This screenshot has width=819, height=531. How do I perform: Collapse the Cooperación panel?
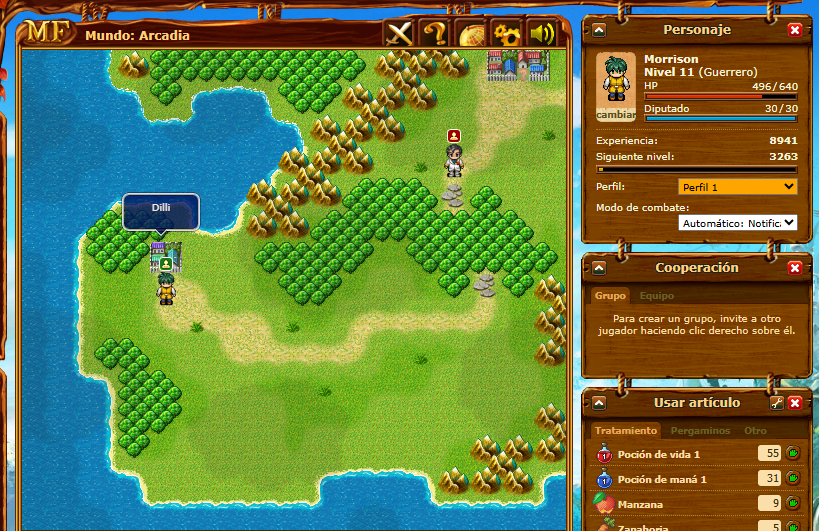pyautogui.click(x=599, y=268)
